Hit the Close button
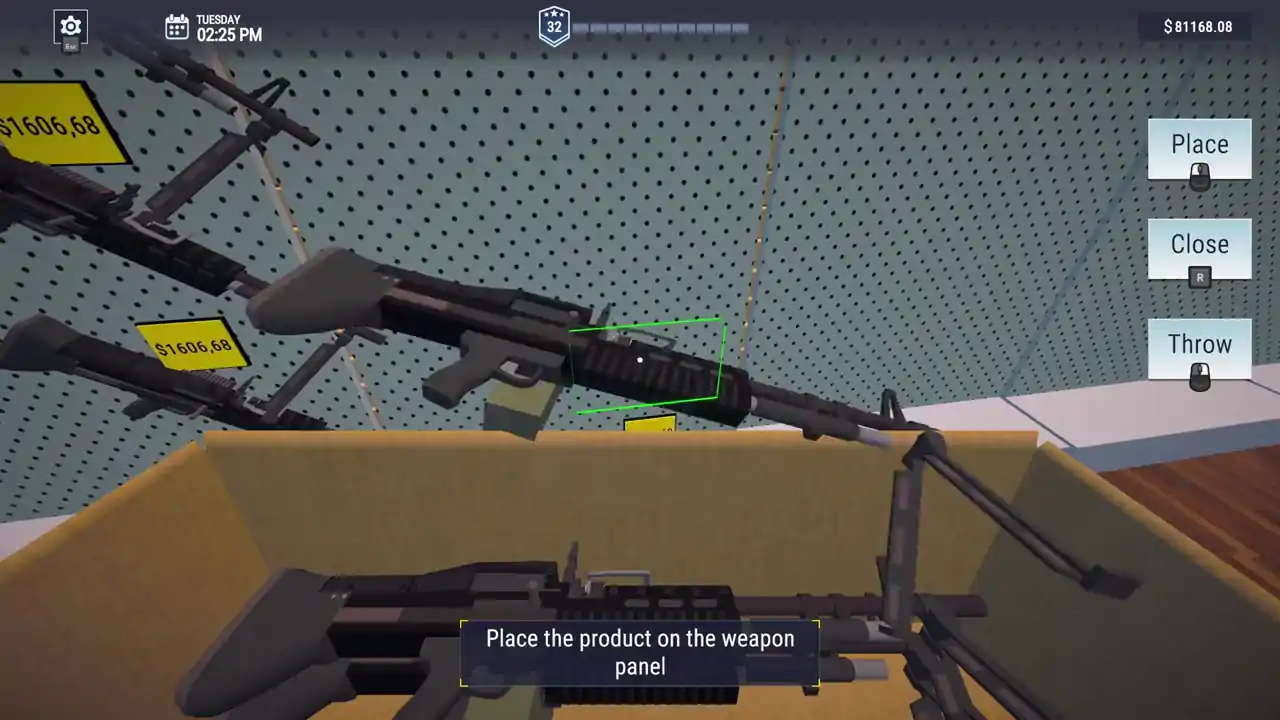The height and width of the screenshot is (720, 1280). click(1199, 244)
